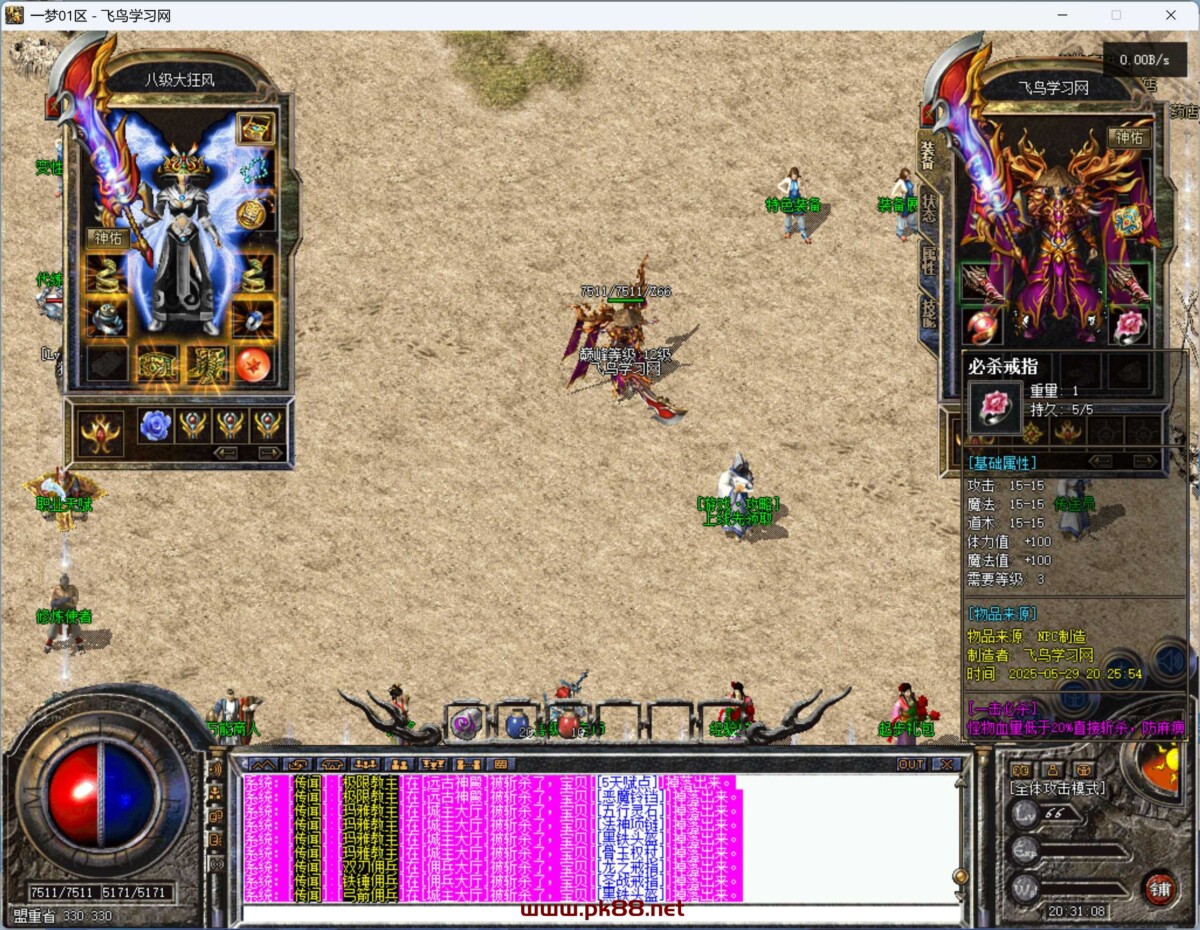Select the blue rose item slot
The height and width of the screenshot is (930, 1200).
pos(156,425)
